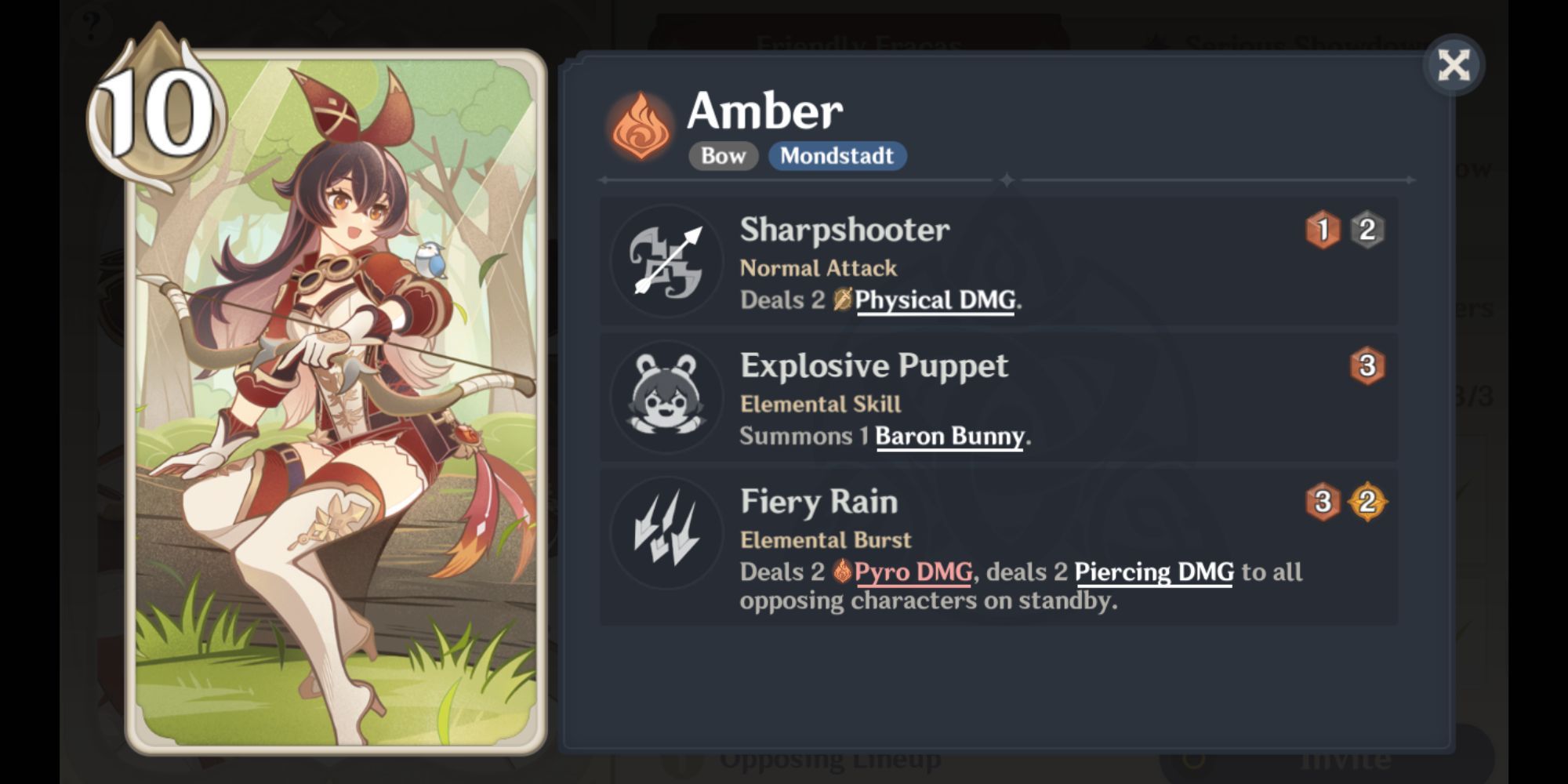Click the Piercing DMG underlined keyword

pyautogui.click(x=1154, y=573)
